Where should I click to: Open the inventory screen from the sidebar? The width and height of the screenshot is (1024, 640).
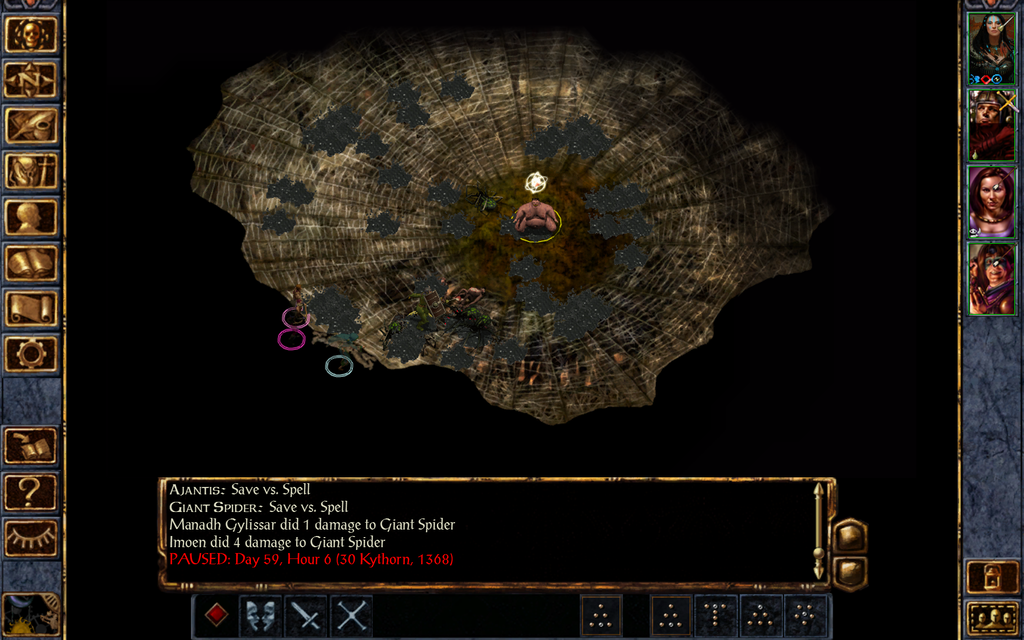pyautogui.click(x=31, y=171)
